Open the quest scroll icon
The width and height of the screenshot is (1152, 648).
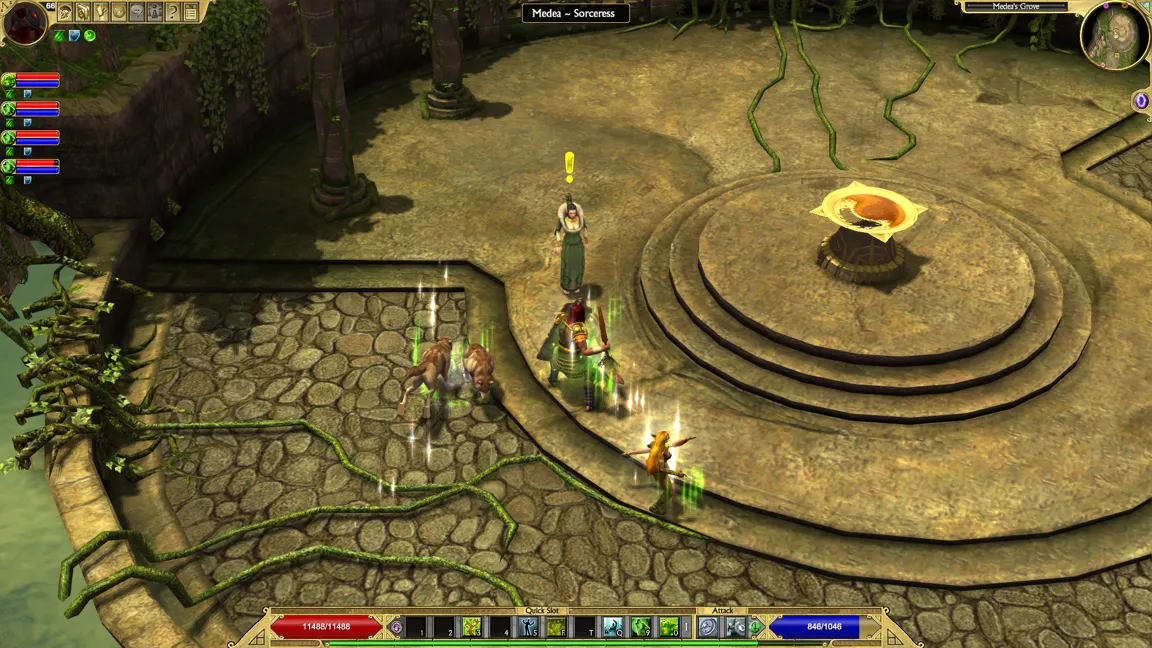(x=83, y=12)
